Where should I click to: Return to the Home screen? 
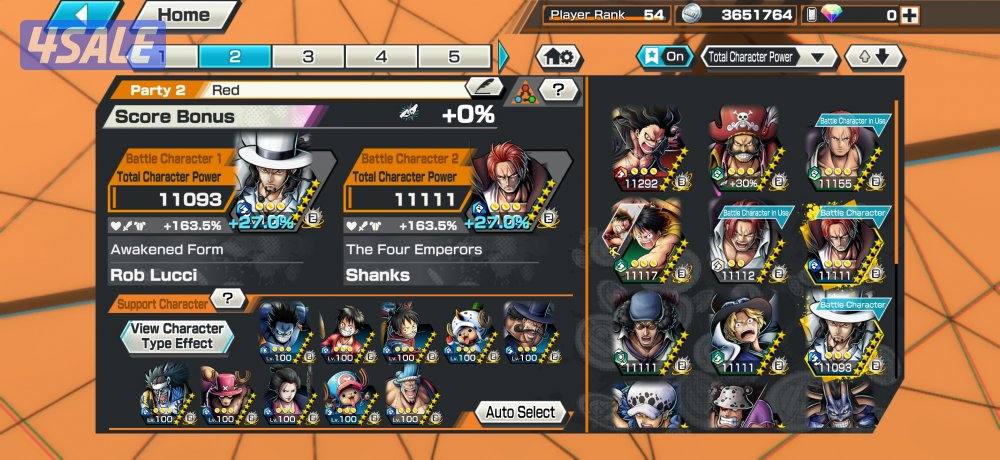click(x=185, y=15)
